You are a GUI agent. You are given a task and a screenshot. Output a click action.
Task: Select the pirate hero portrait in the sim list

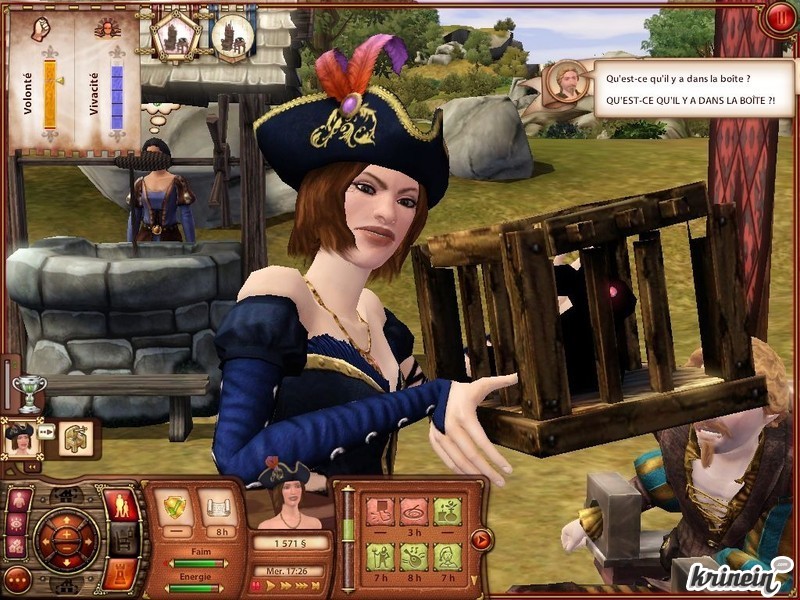pos(19,438)
